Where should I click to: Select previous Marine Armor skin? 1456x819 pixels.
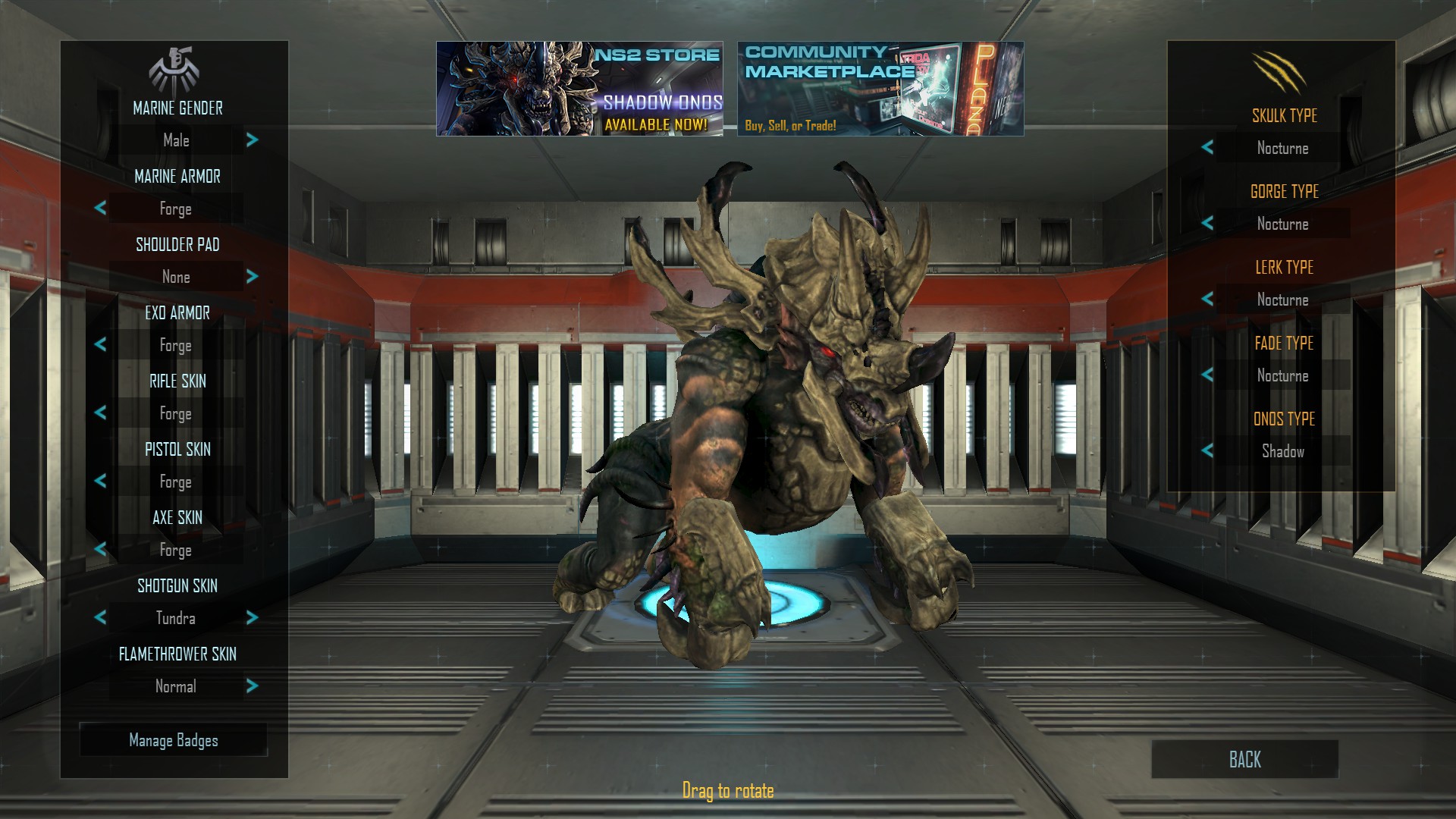click(101, 209)
